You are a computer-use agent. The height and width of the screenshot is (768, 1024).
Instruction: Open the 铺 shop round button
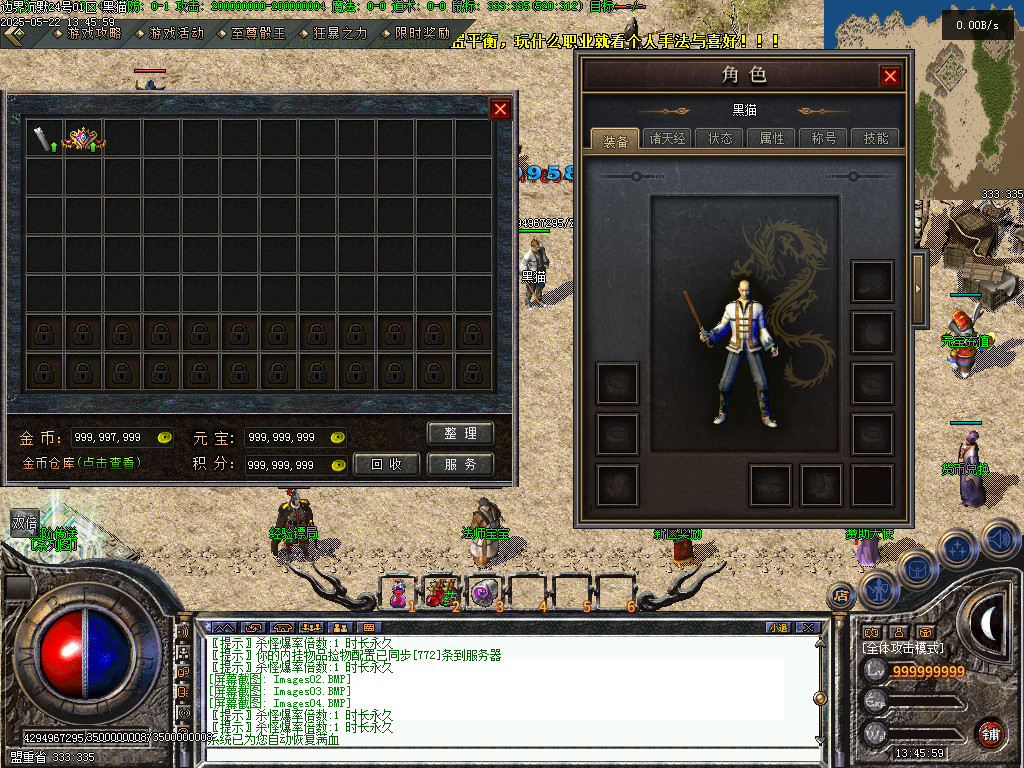tap(990, 733)
